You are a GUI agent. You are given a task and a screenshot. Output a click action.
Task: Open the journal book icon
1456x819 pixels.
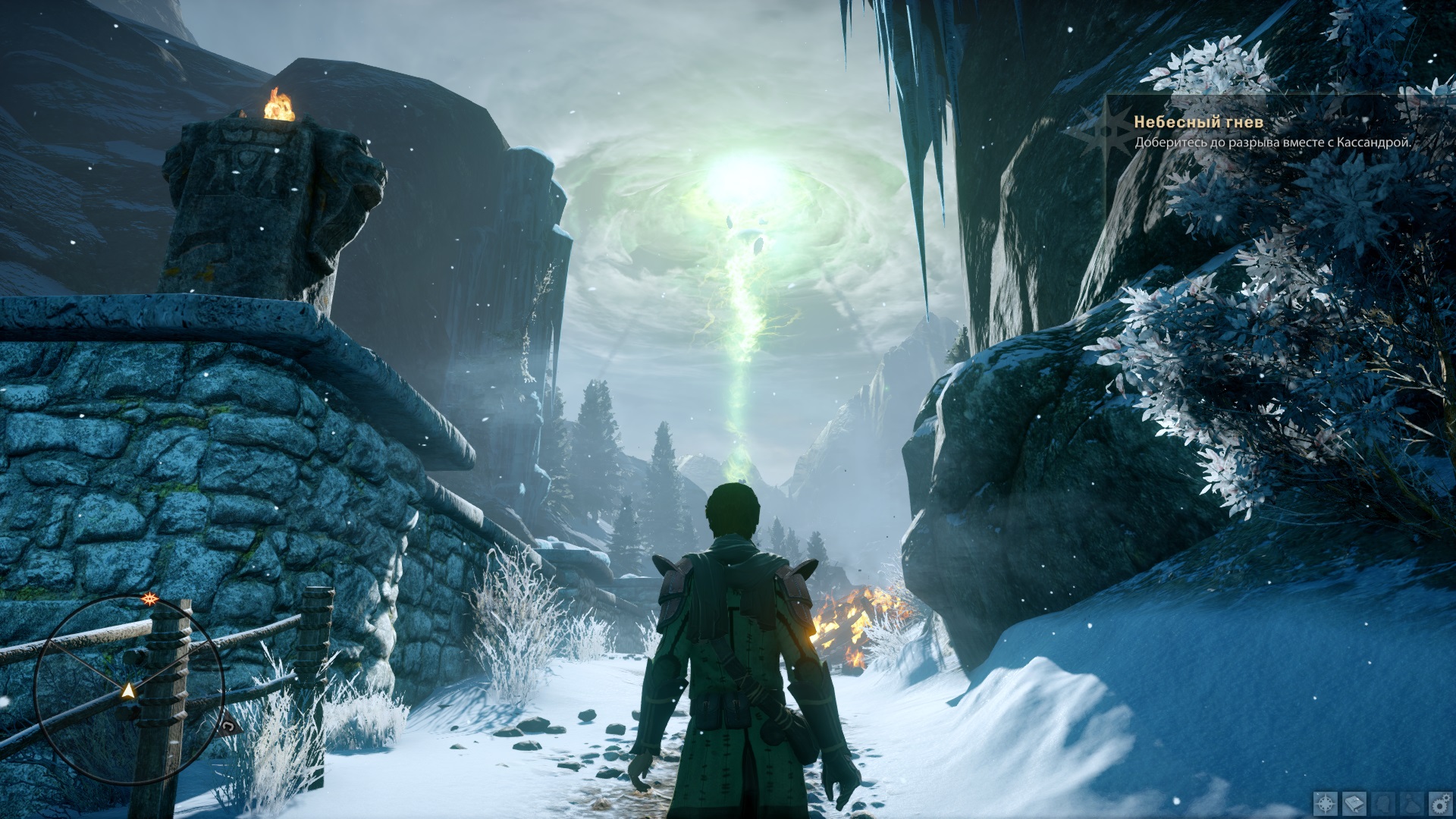click(x=1355, y=803)
